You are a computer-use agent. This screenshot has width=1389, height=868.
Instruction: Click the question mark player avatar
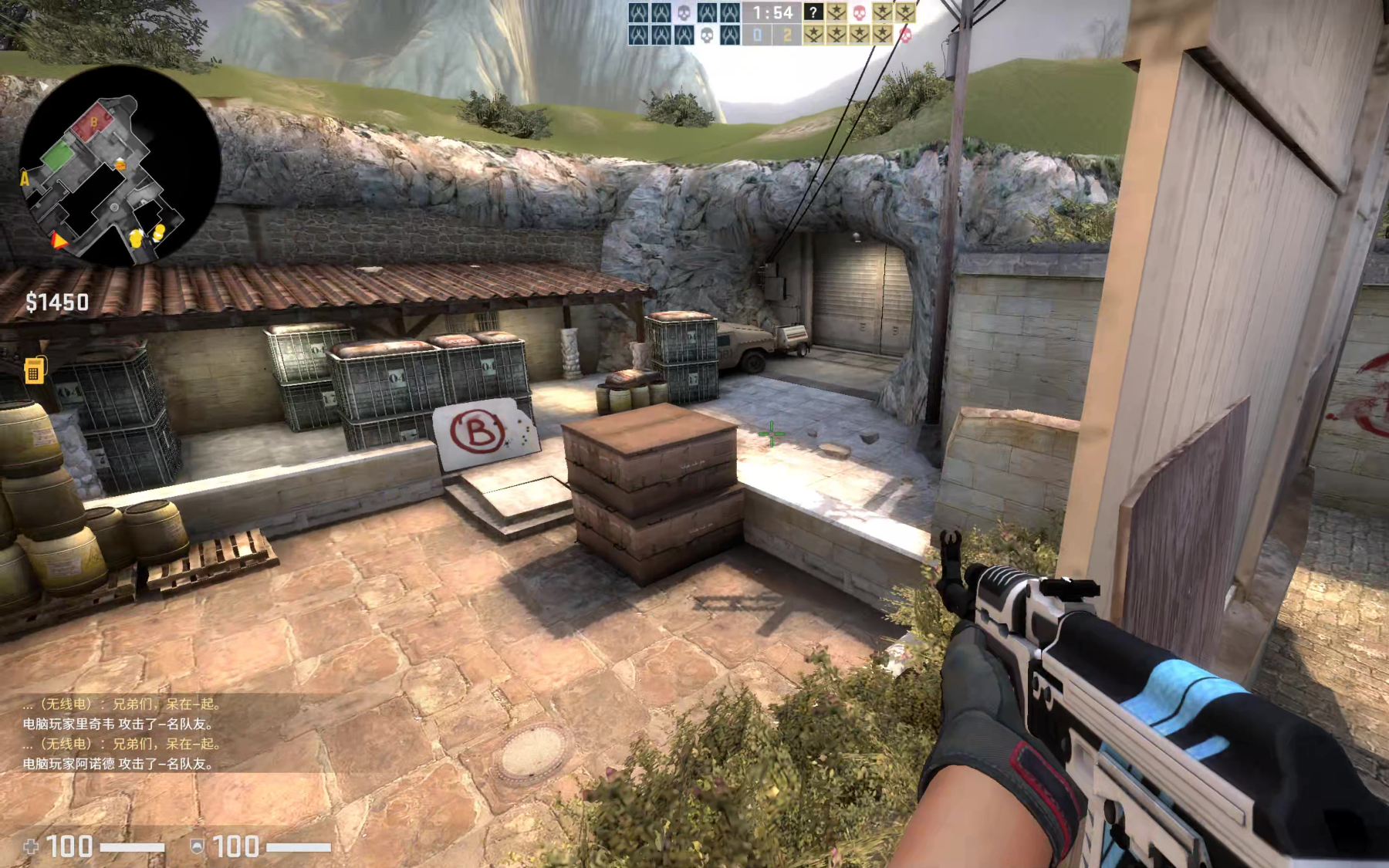point(813,12)
